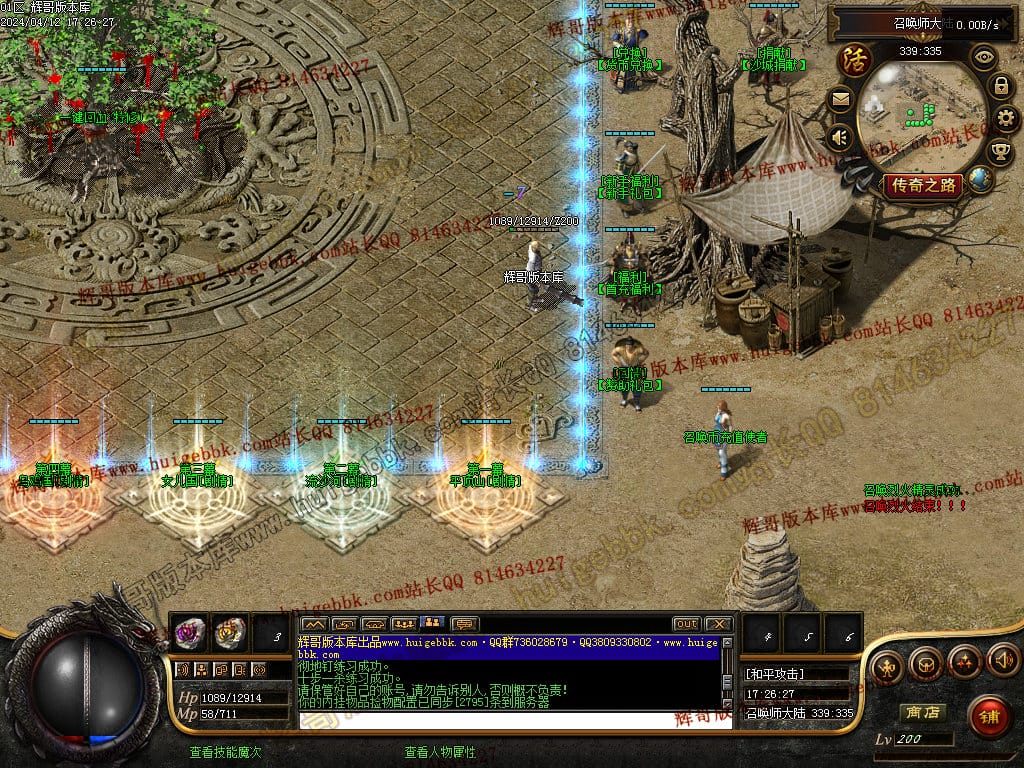The width and height of the screenshot is (1024, 768).
Task: Click the circular minimap
Action: (921, 114)
